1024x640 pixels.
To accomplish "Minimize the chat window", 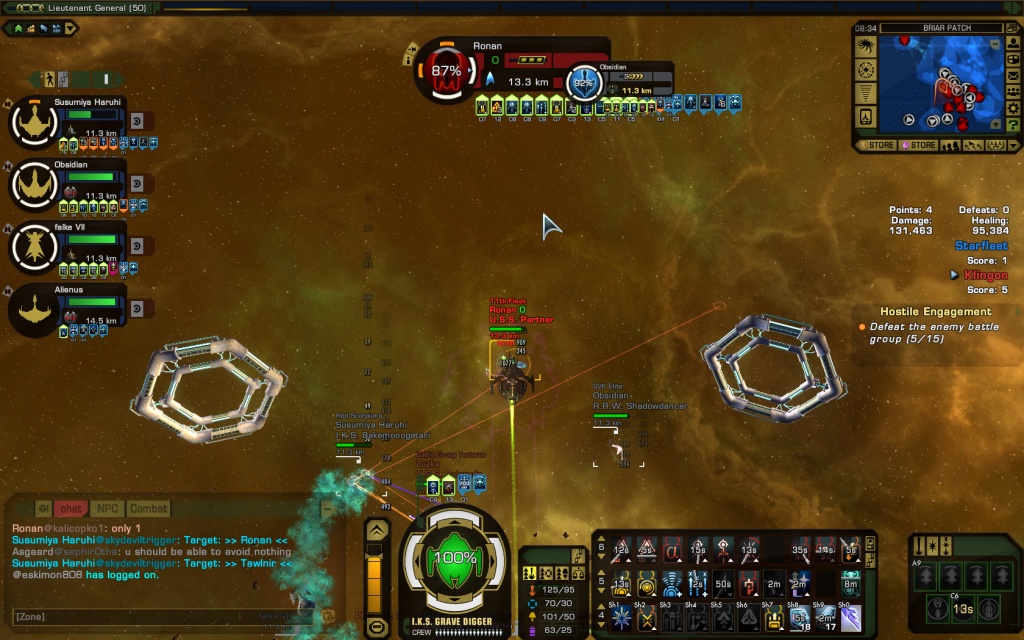I will pyautogui.click(x=328, y=509).
